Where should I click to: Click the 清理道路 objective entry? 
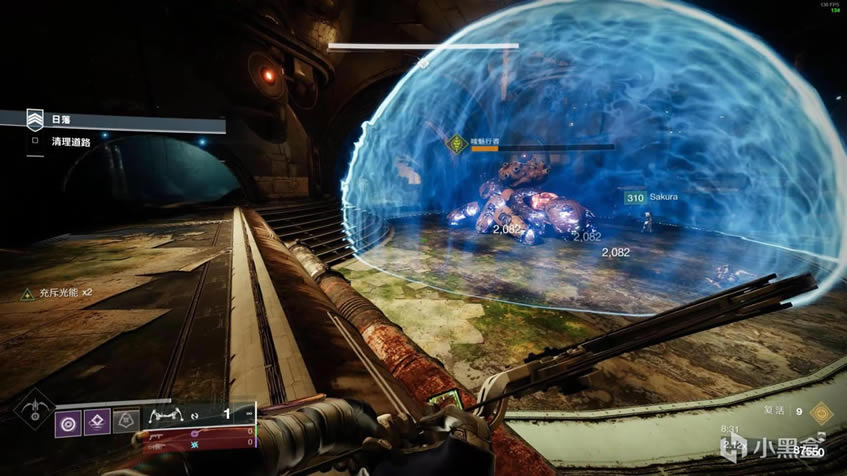point(72,141)
